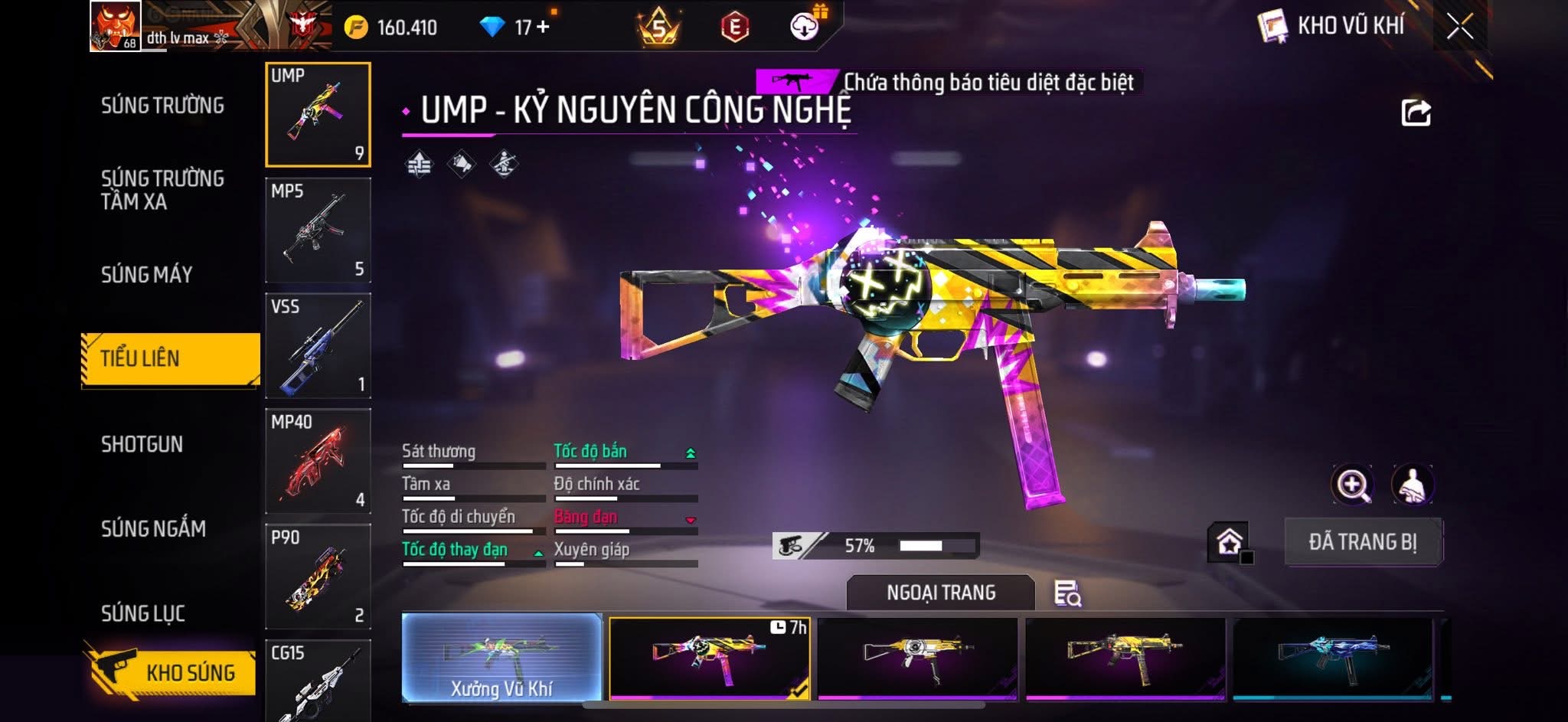Open the Ngoại Trang tab
The image size is (1568, 722).
tap(940, 593)
